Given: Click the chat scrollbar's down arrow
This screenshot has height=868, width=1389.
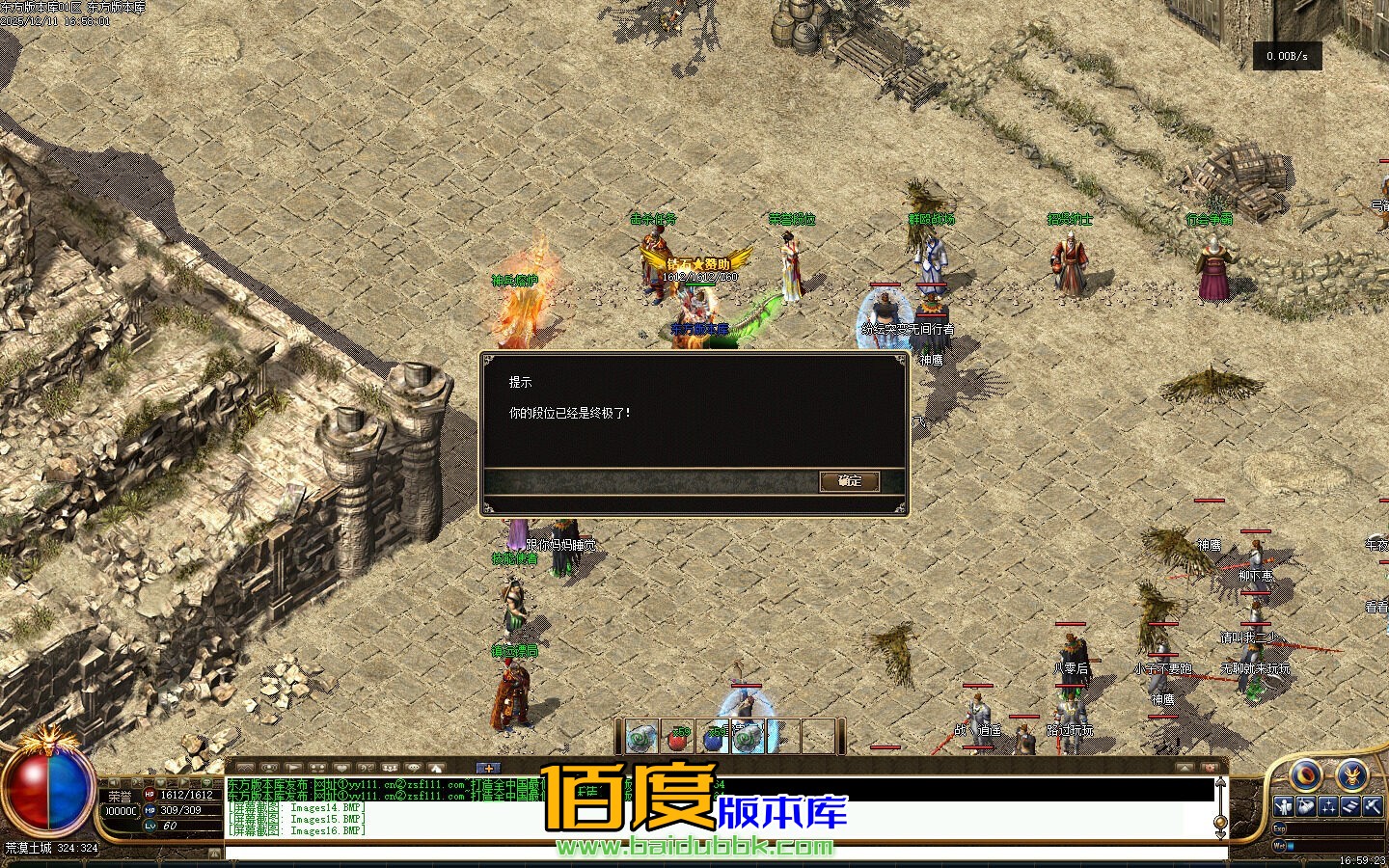Looking at the screenshot, I should 1220,832.
